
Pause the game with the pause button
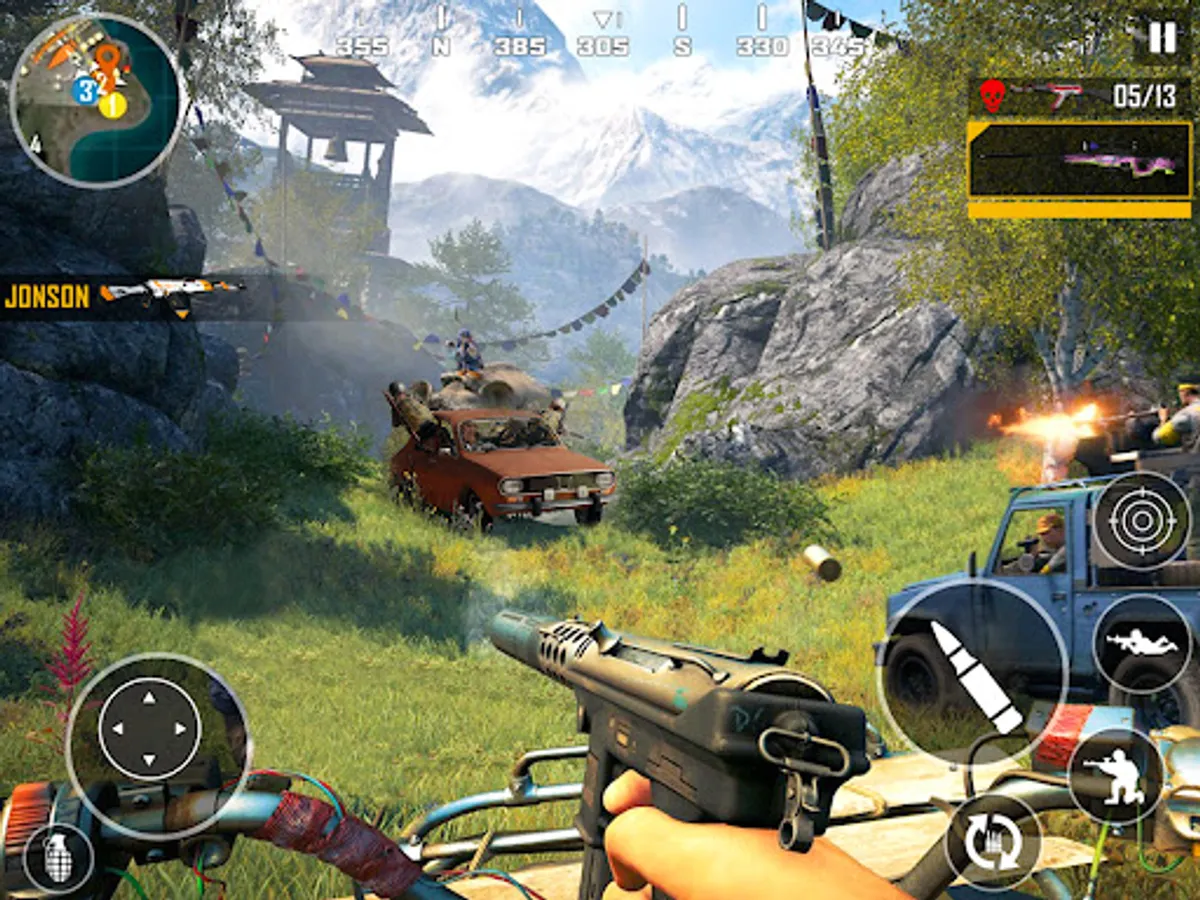coord(1162,38)
